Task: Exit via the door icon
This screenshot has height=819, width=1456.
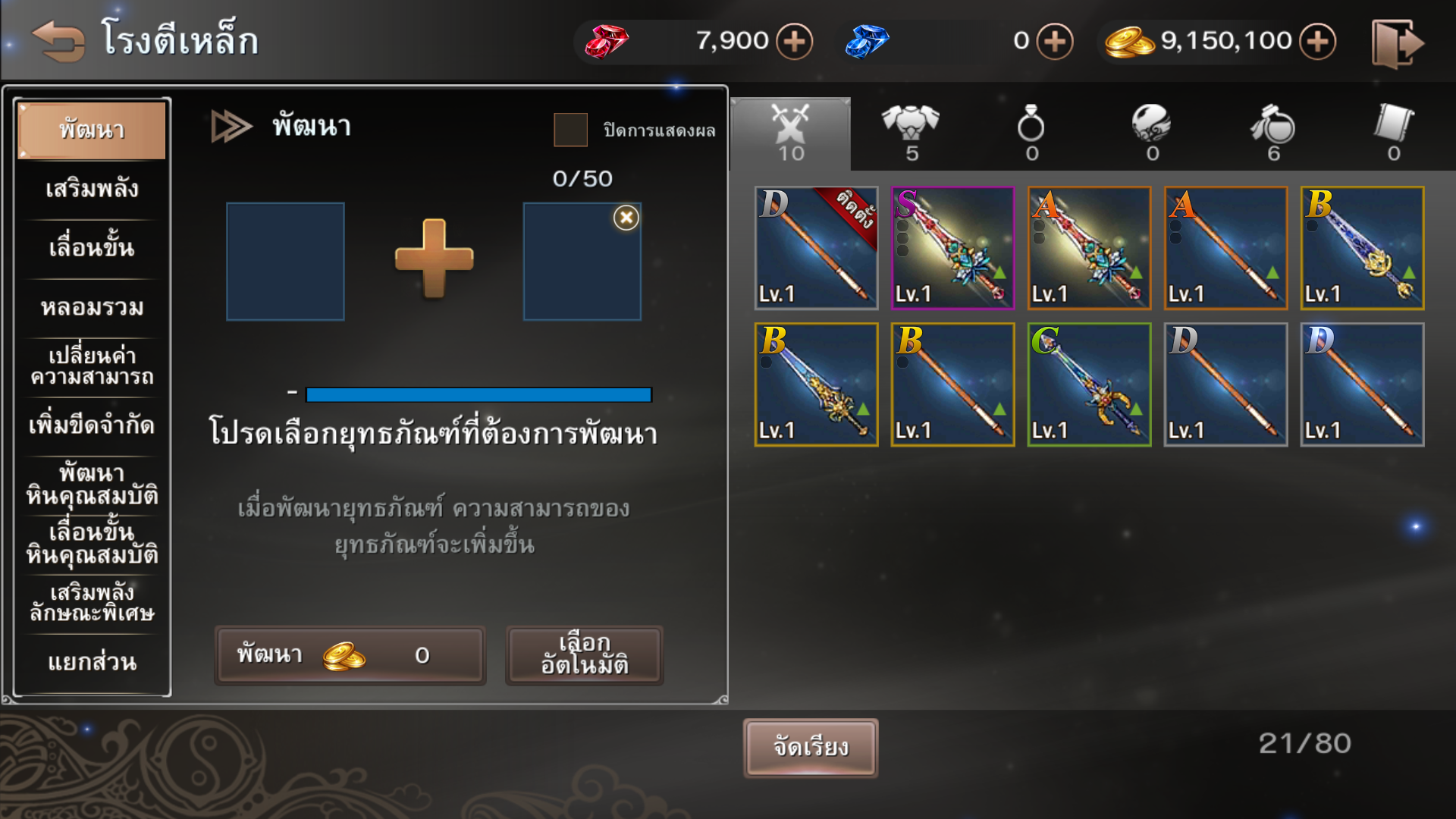Action: [x=1397, y=44]
